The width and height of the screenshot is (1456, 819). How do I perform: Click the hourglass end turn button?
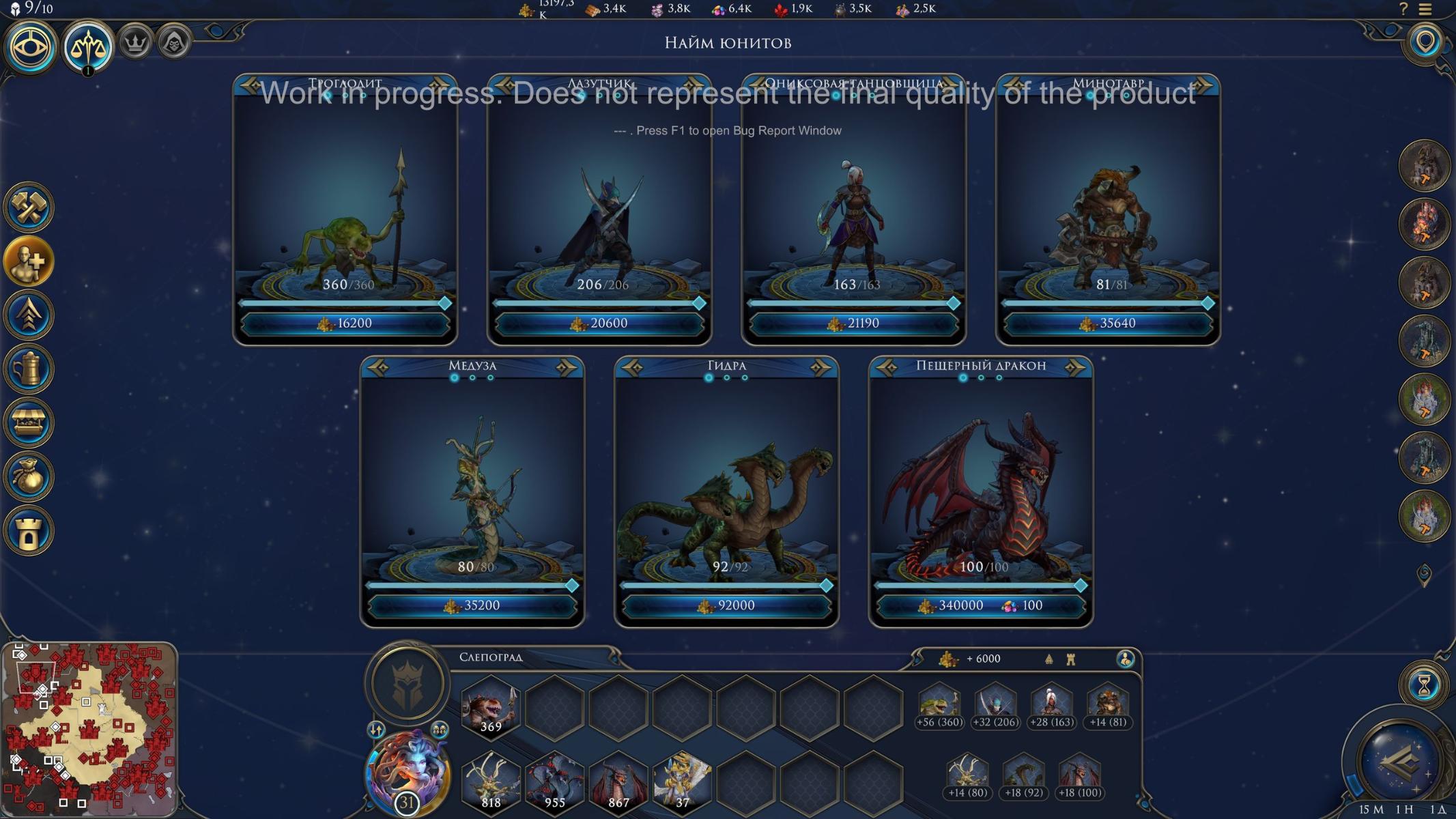pos(1423,685)
